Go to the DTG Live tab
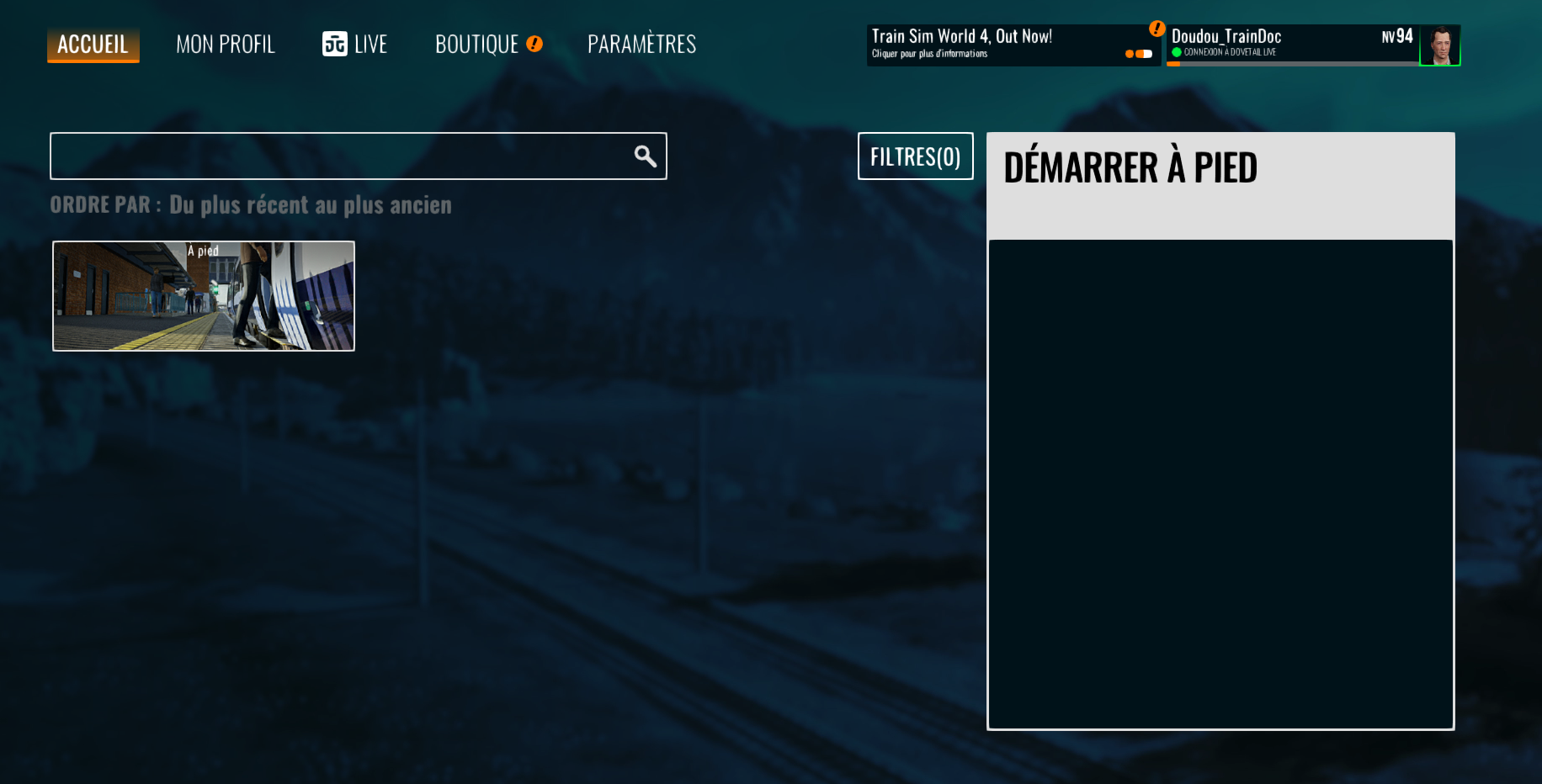The image size is (1542, 784). (354, 45)
